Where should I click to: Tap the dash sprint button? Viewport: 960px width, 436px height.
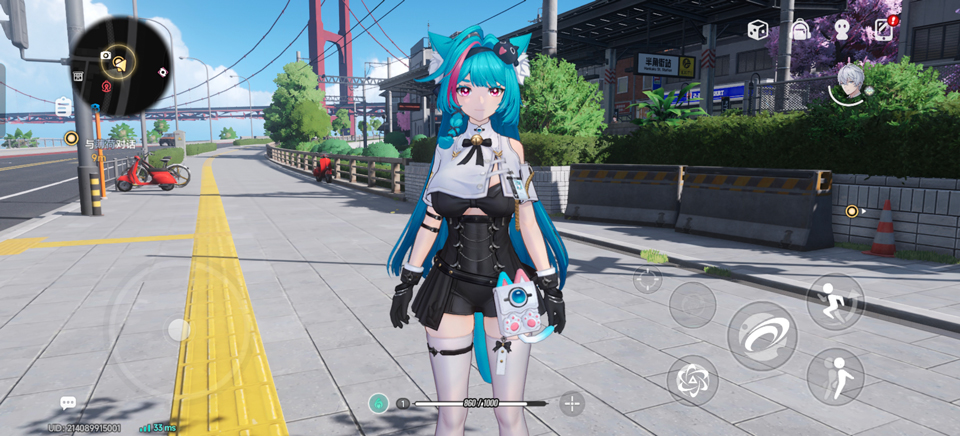(x=835, y=302)
